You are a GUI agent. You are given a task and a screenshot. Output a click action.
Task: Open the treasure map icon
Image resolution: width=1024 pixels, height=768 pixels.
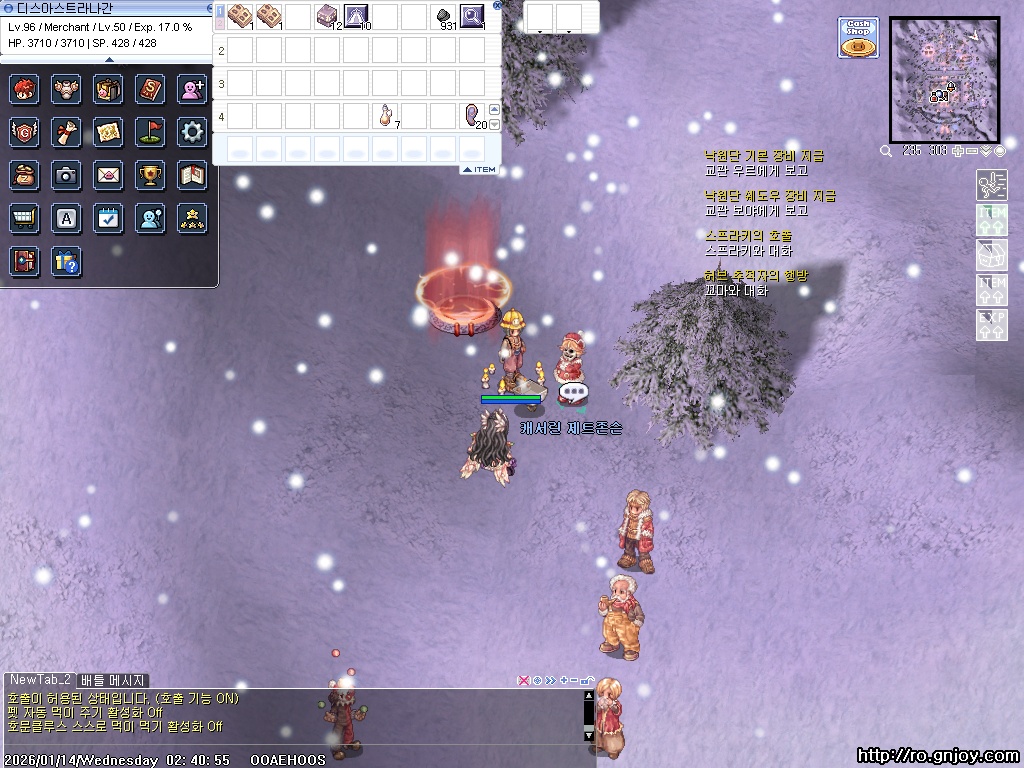(x=109, y=131)
